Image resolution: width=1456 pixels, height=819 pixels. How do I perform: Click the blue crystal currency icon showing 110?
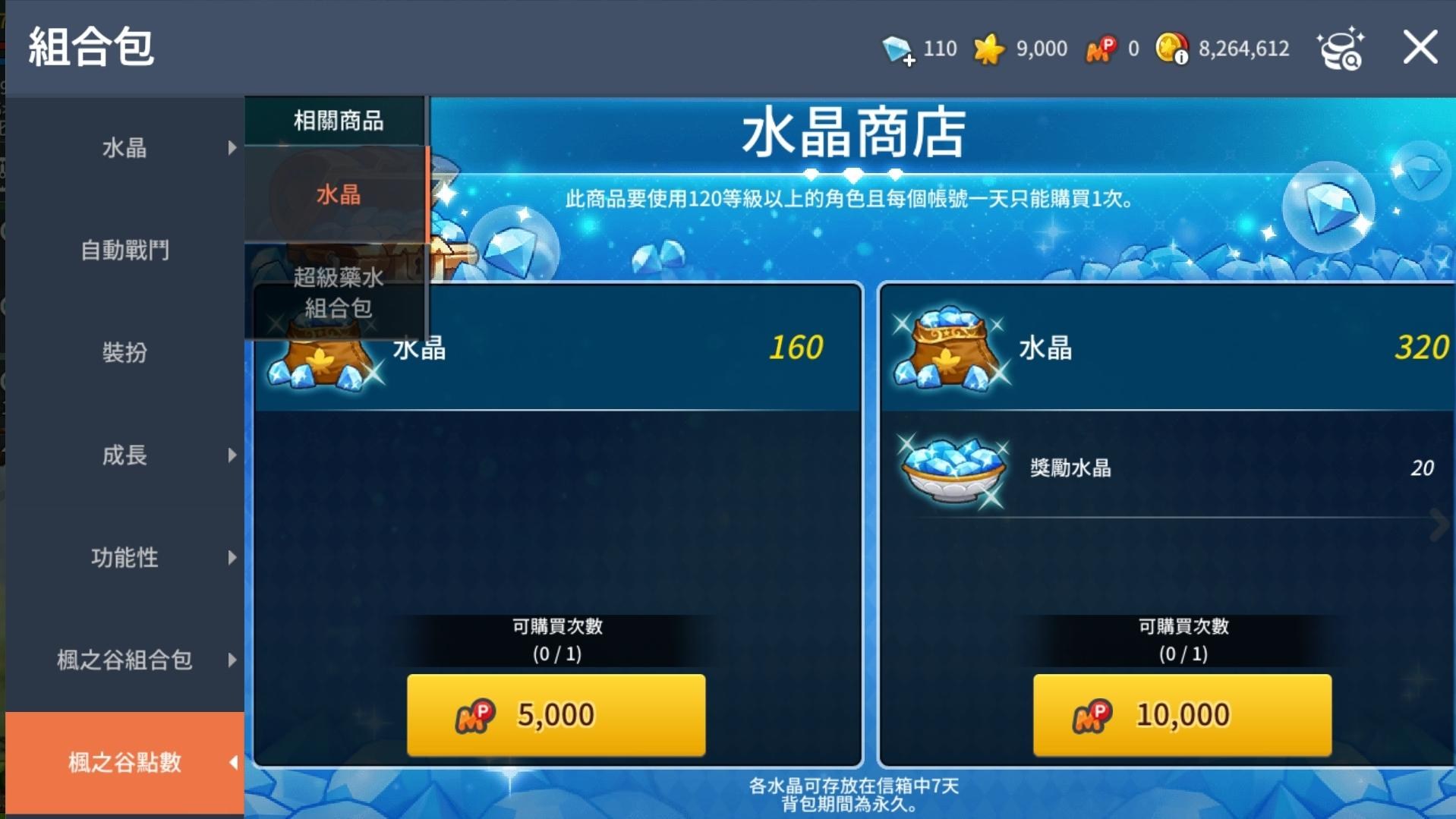[900, 48]
